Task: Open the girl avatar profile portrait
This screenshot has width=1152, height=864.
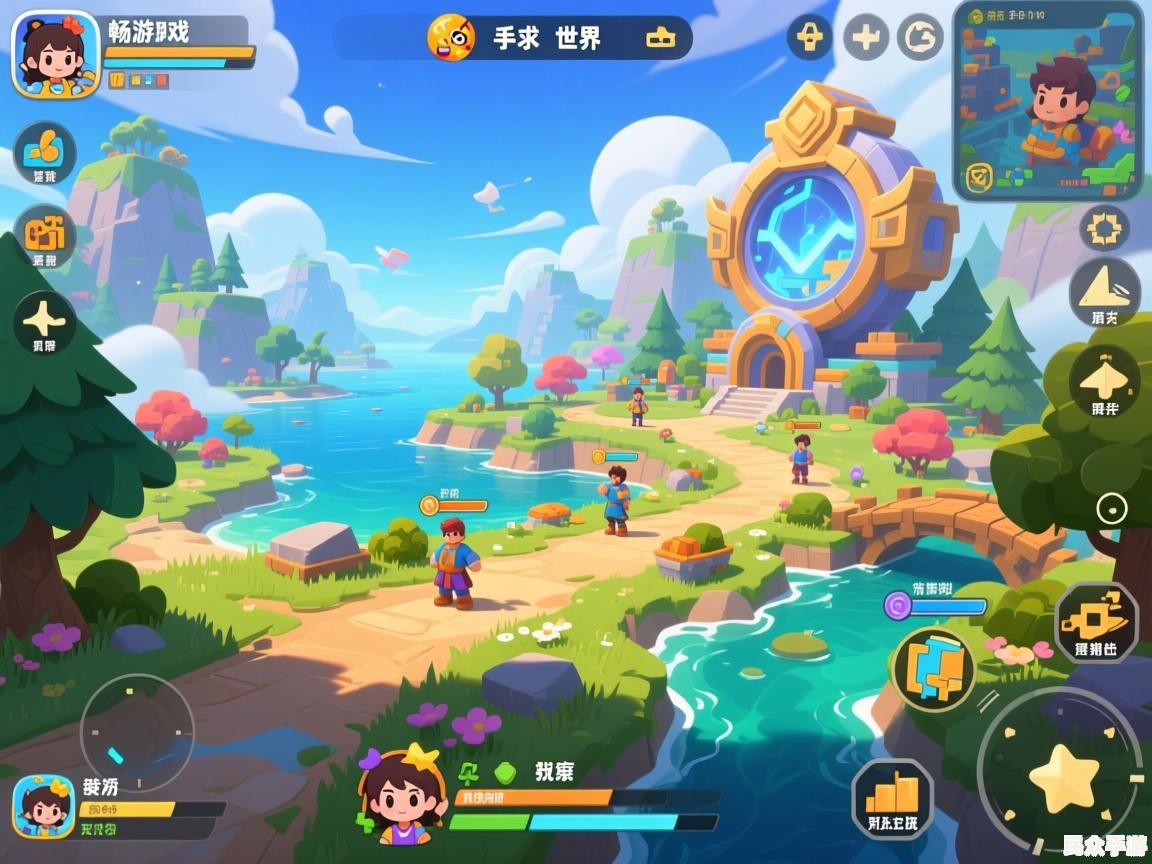Action: tap(56, 53)
